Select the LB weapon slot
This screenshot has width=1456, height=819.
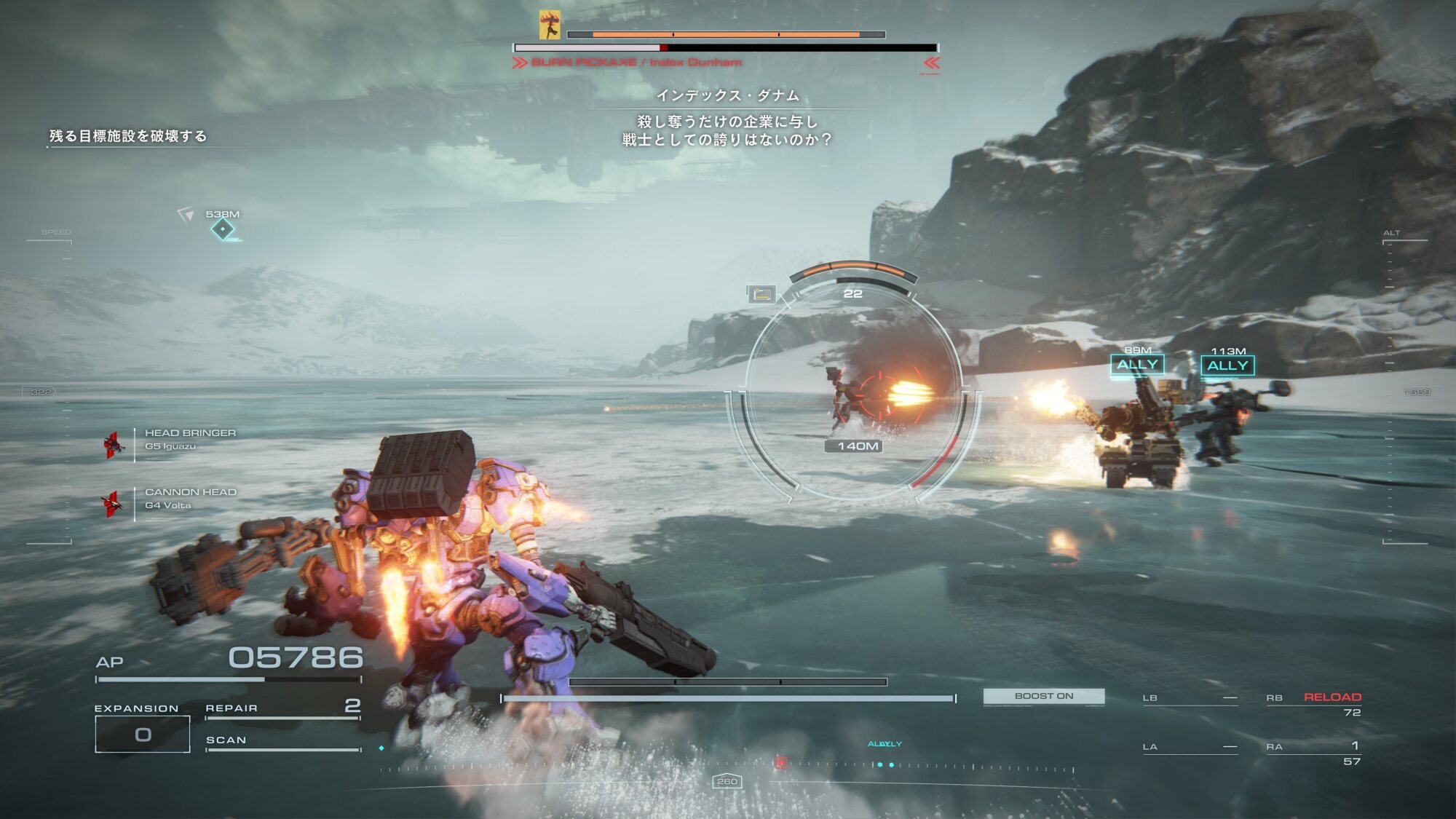point(1190,698)
